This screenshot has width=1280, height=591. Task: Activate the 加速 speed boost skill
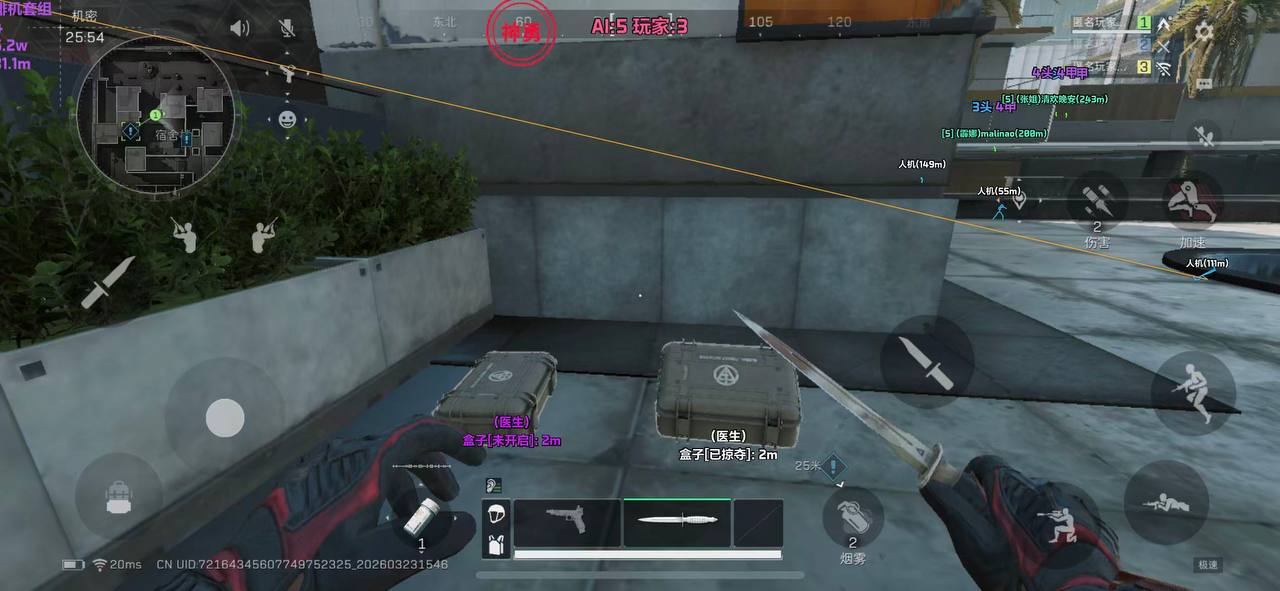click(1193, 203)
